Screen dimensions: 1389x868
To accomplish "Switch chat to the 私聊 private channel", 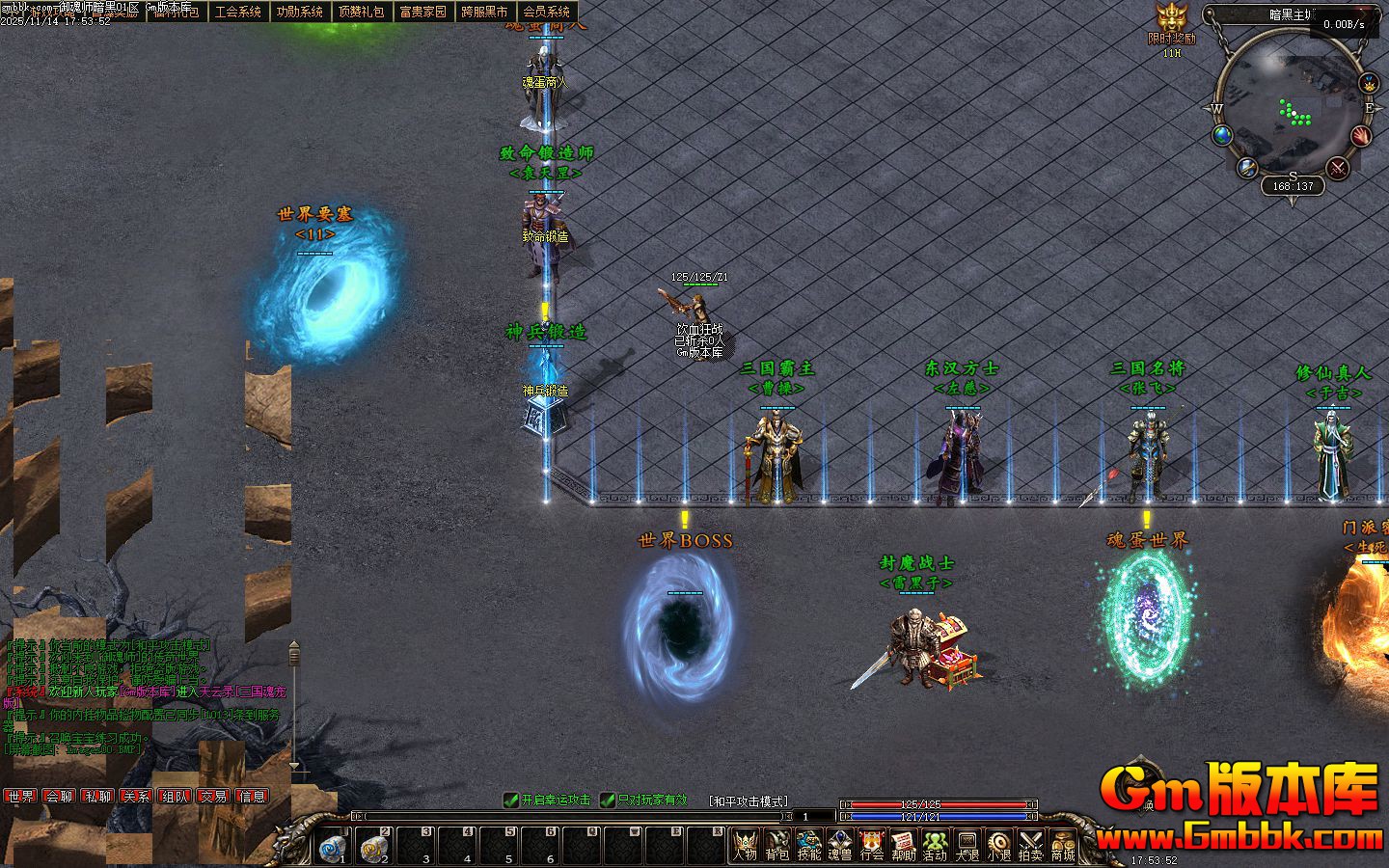I will pyautogui.click(x=97, y=797).
